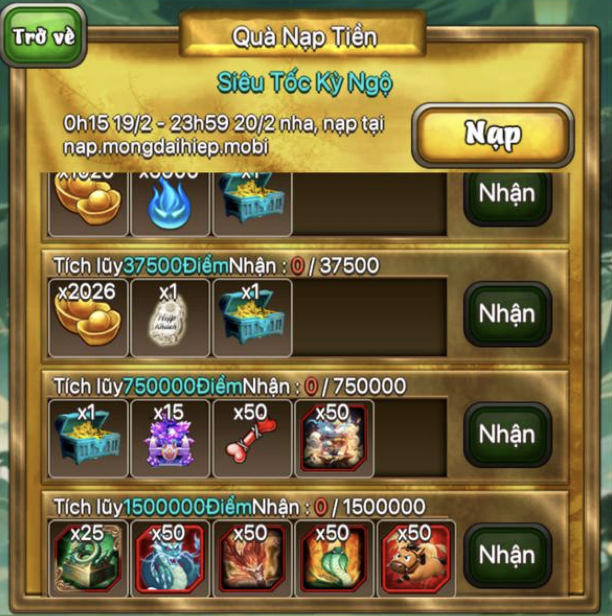Select the blue flame reward item

[170, 205]
